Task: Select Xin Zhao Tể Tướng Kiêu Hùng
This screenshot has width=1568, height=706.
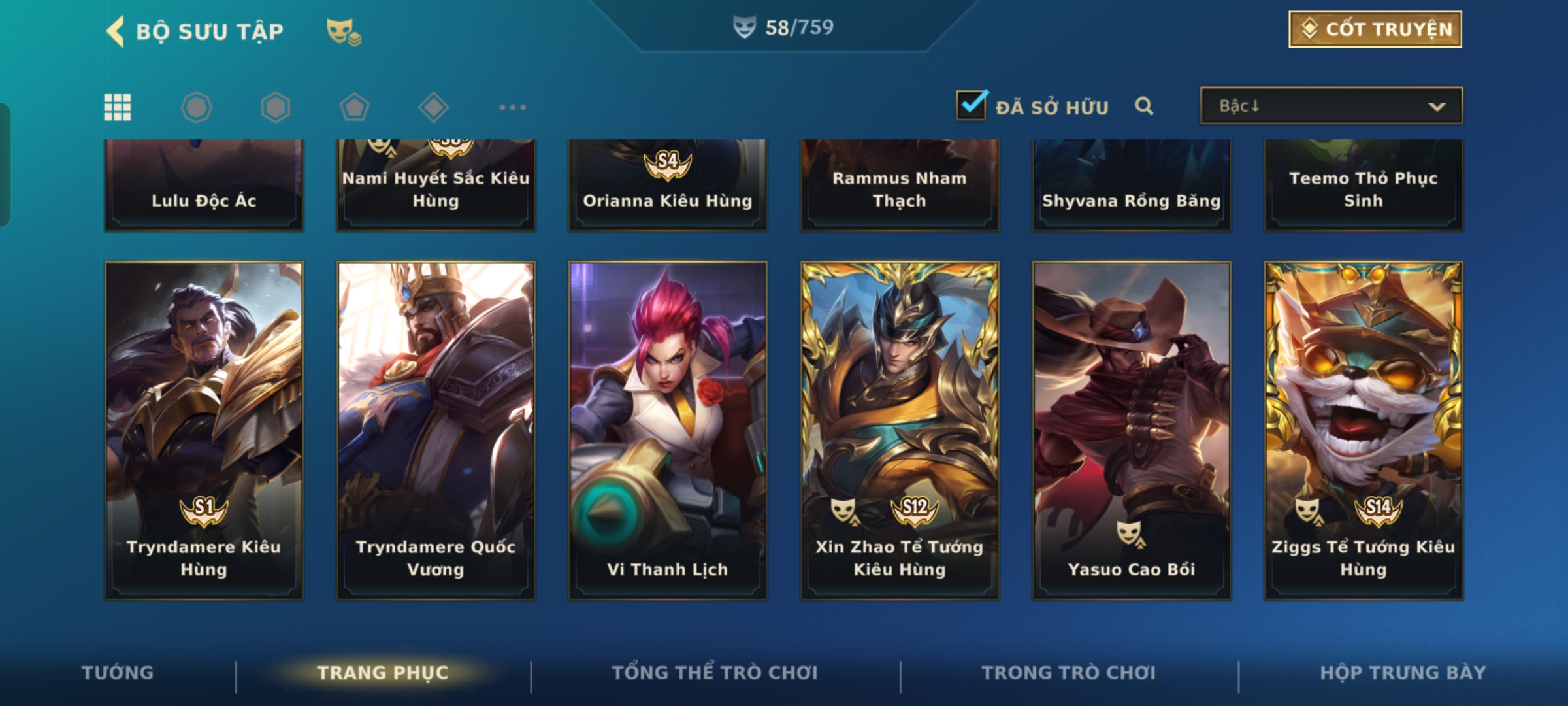Action: (900, 430)
